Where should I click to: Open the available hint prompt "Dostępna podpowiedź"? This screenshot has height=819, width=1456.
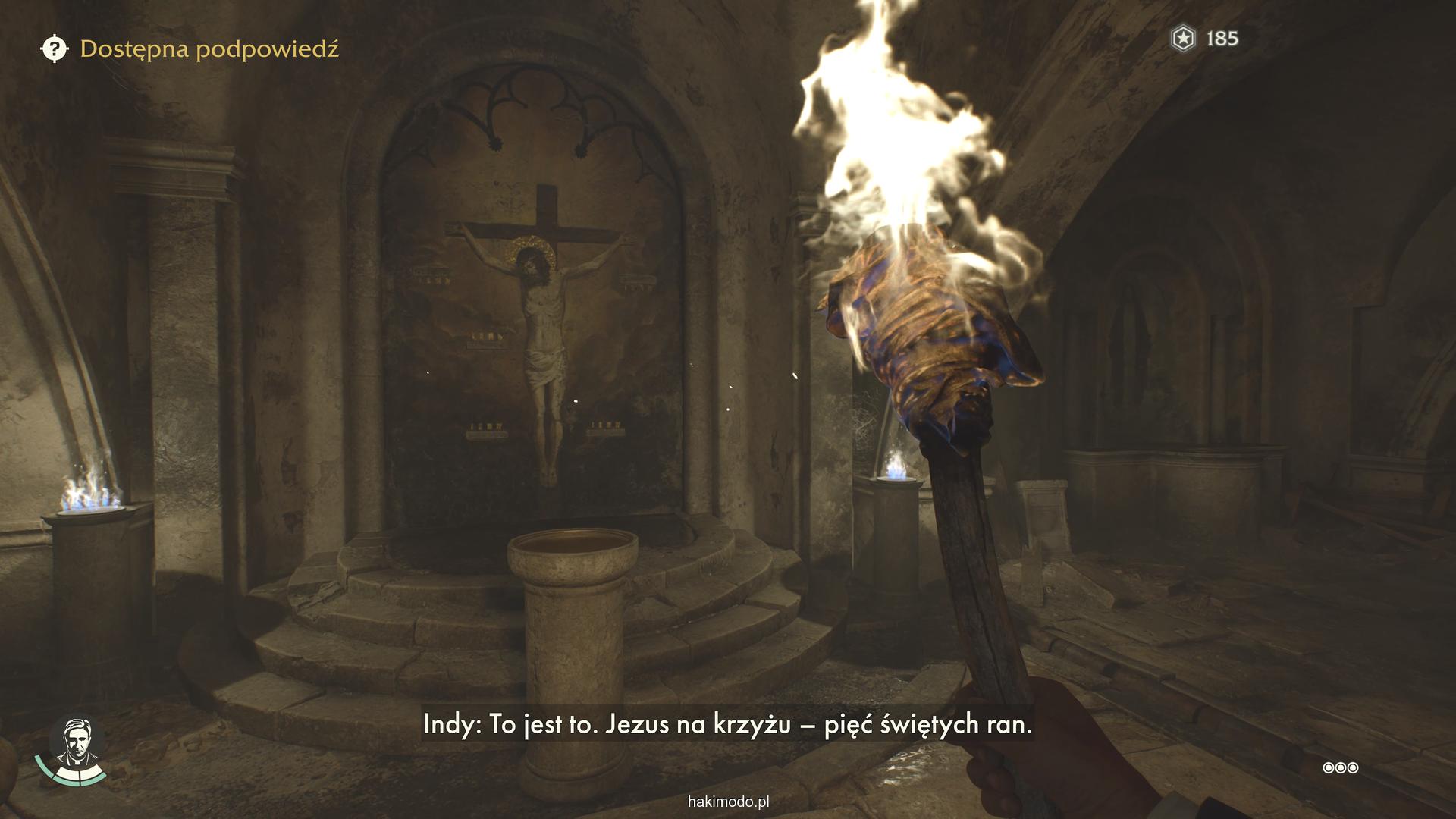pyautogui.click(x=190, y=49)
